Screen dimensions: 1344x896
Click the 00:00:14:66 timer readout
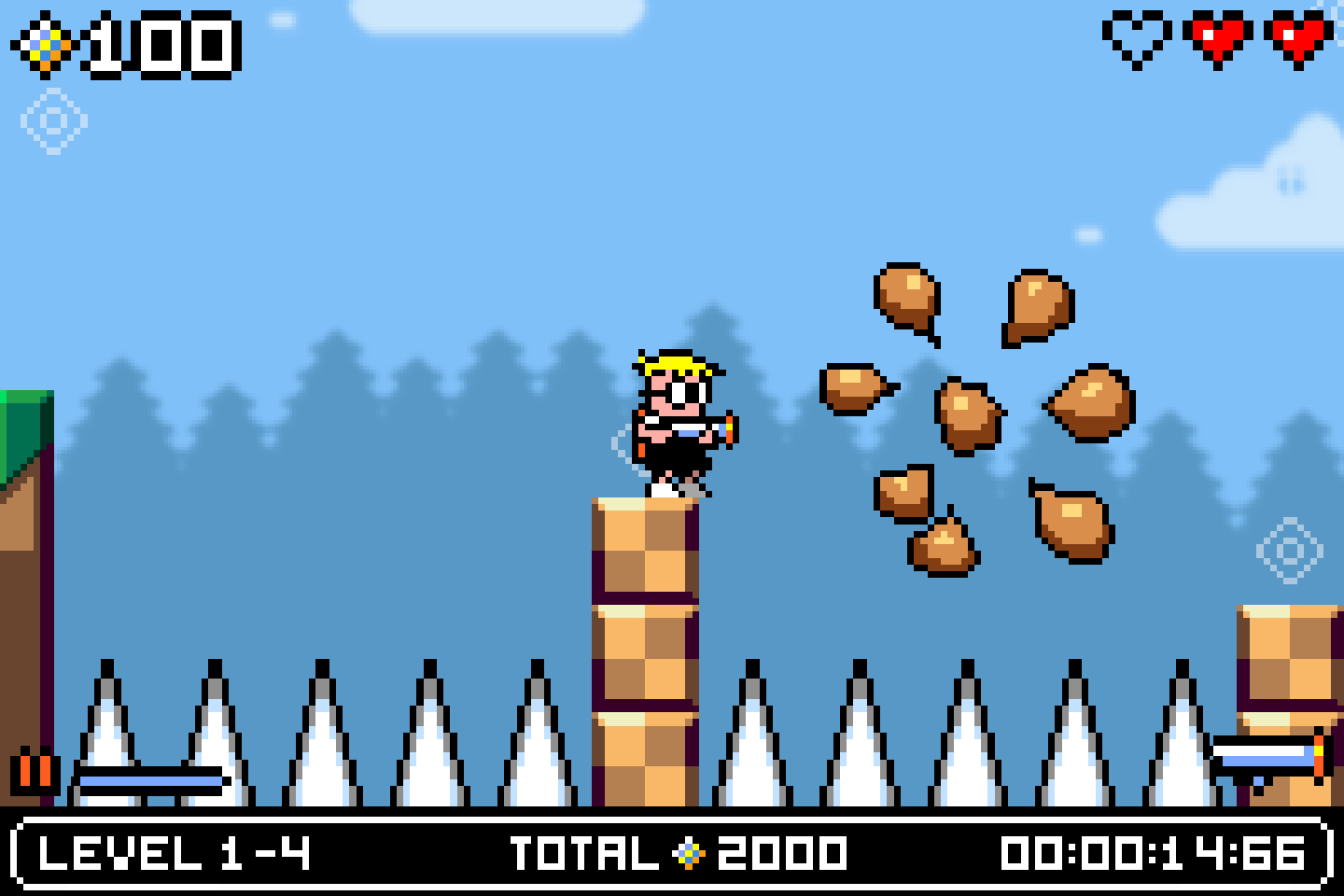click(x=1153, y=853)
